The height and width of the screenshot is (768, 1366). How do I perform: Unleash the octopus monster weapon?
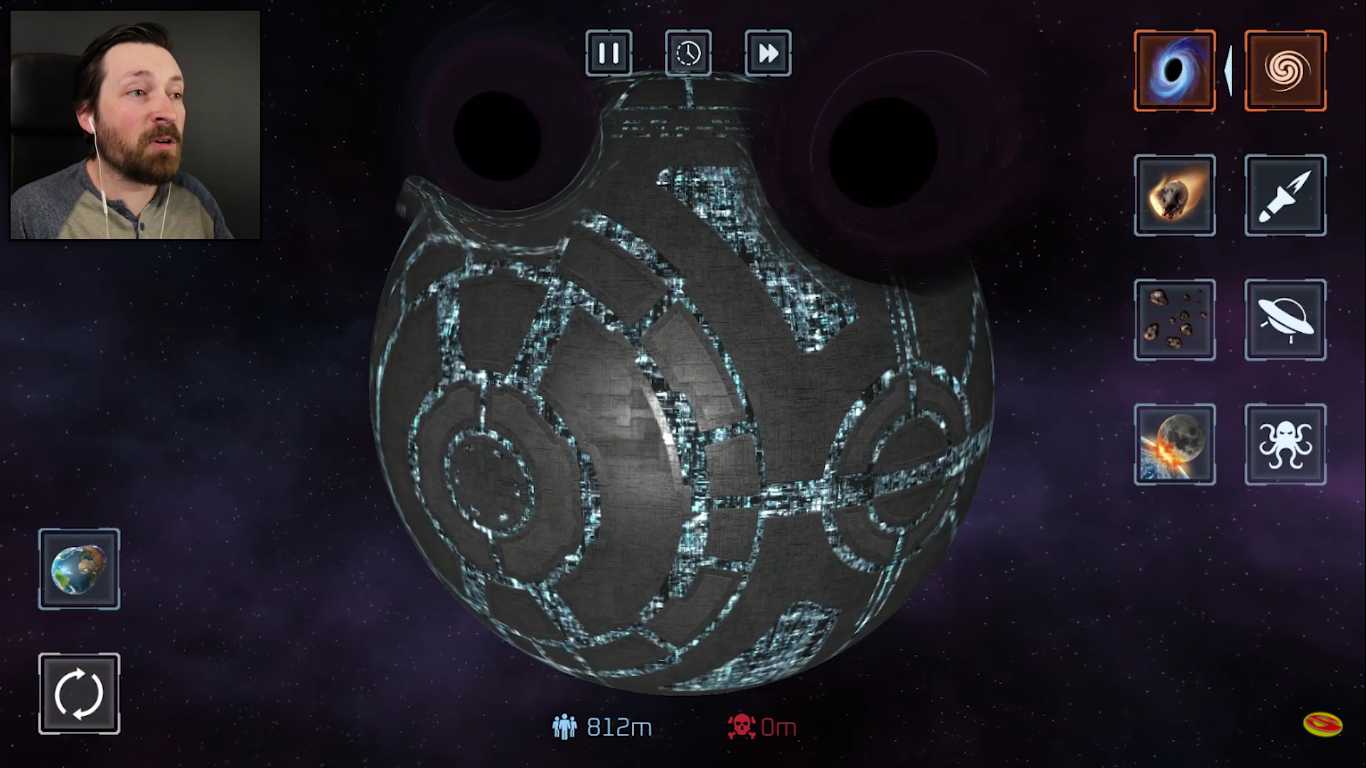pos(1285,444)
